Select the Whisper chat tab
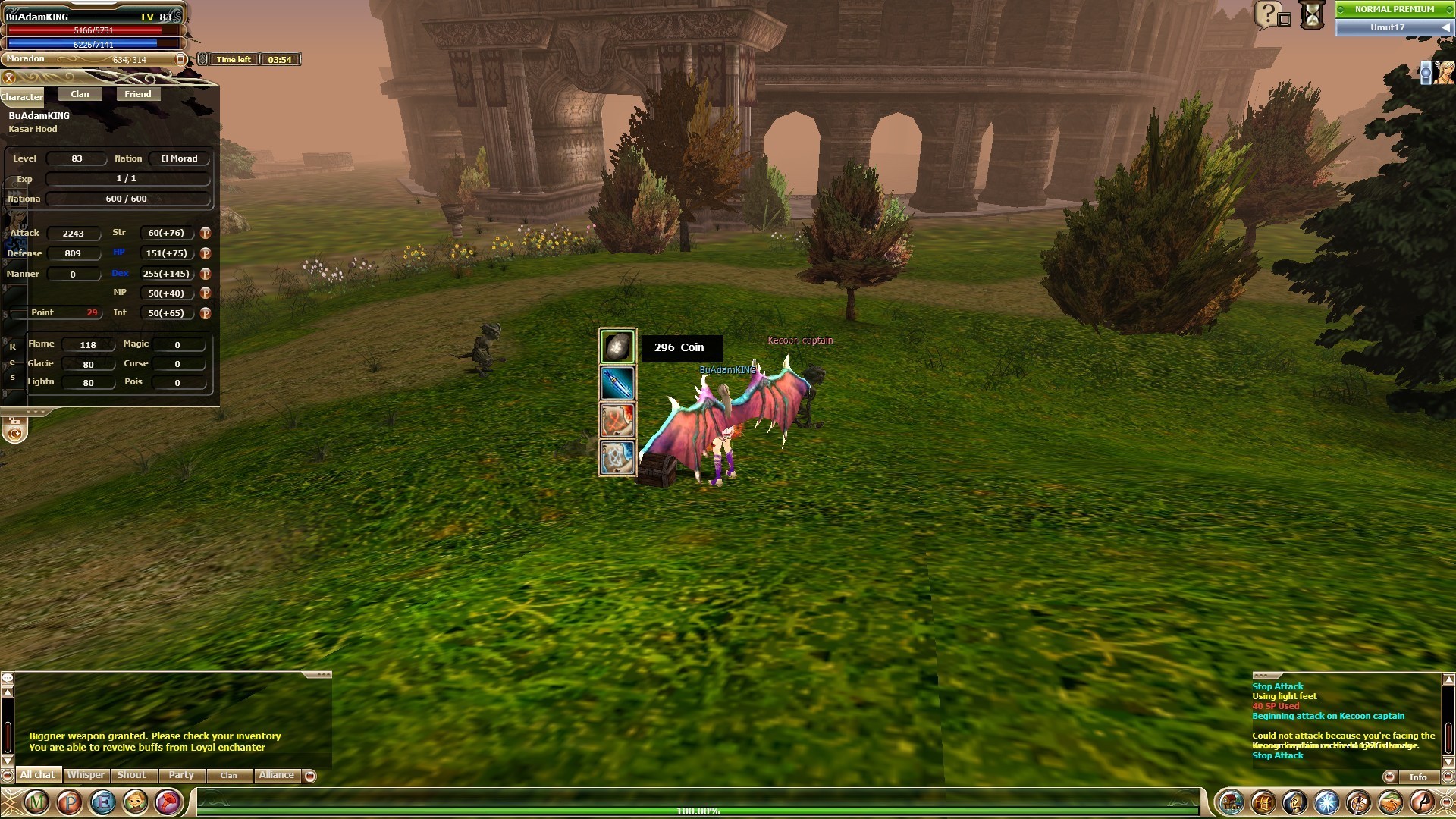Viewport: 1456px width, 819px height. (86, 775)
